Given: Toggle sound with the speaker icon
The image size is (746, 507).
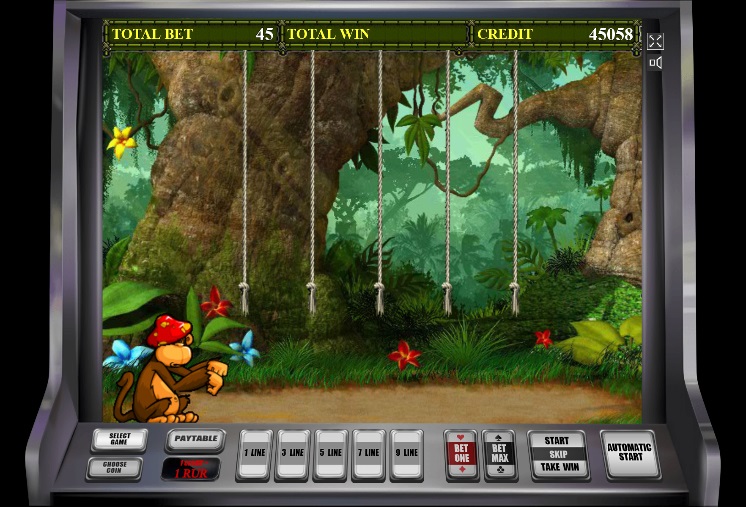Looking at the screenshot, I should pos(655,63).
